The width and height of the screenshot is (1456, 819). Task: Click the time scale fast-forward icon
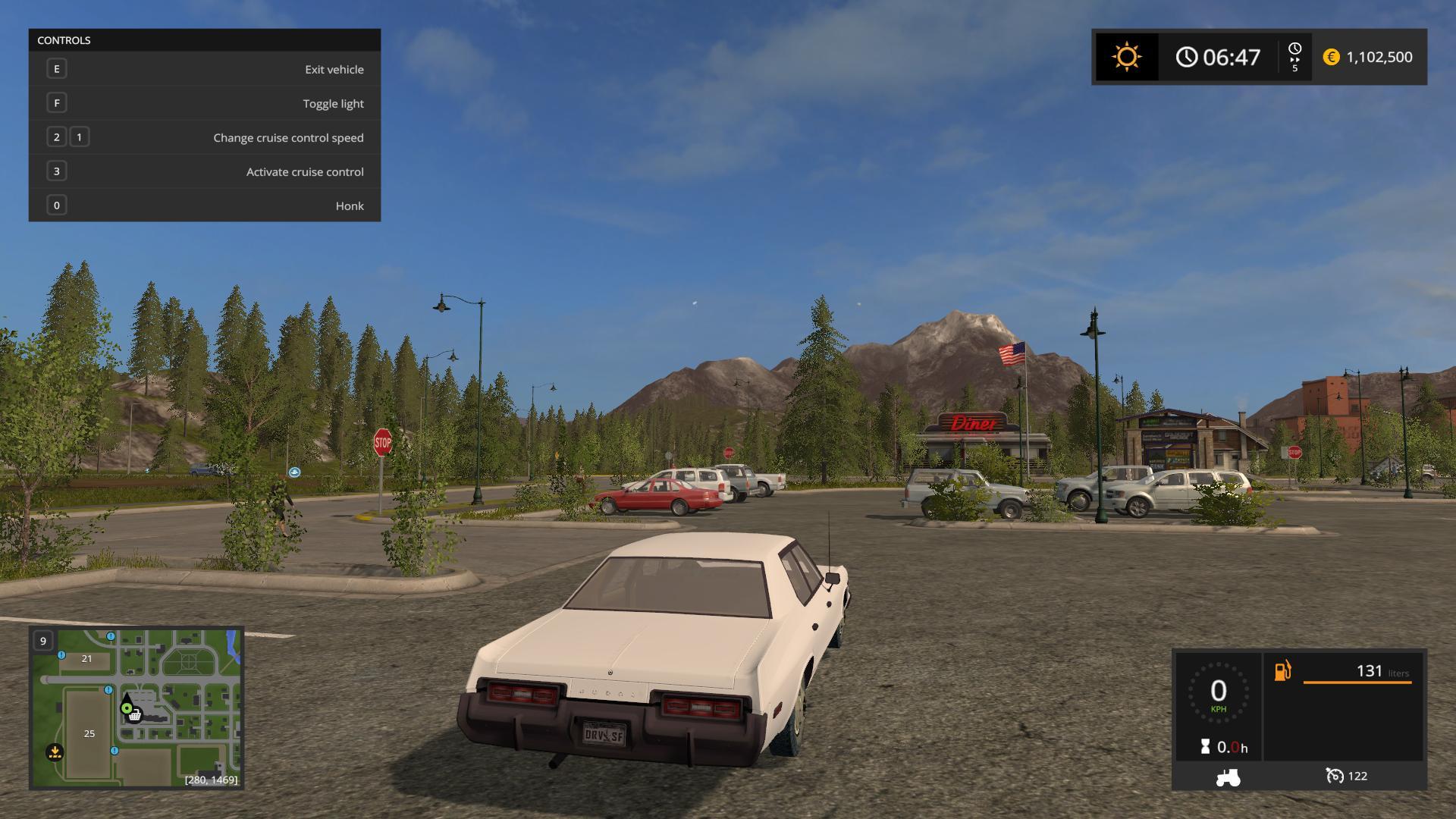coord(1294,58)
